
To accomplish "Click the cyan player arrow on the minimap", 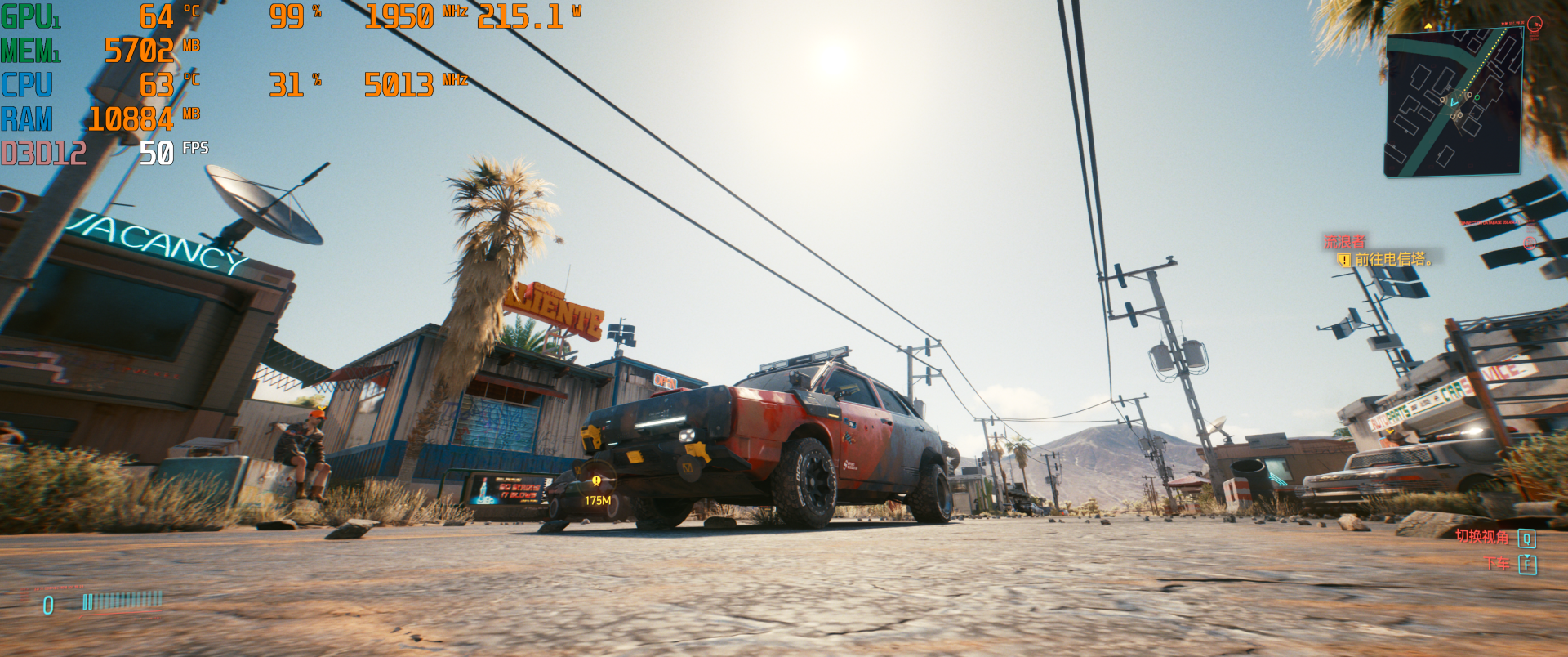I will click(x=1454, y=103).
